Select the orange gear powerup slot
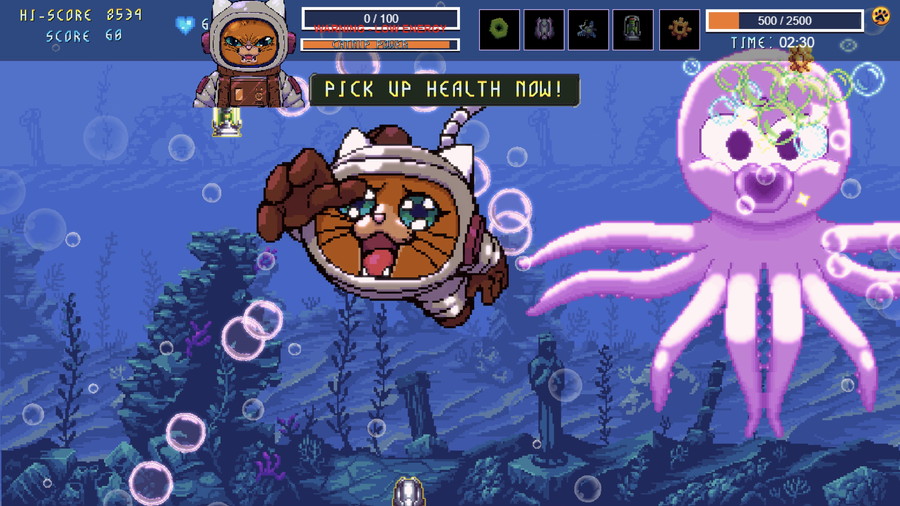Viewport: 900px width, 506px height. click(679, 30)
